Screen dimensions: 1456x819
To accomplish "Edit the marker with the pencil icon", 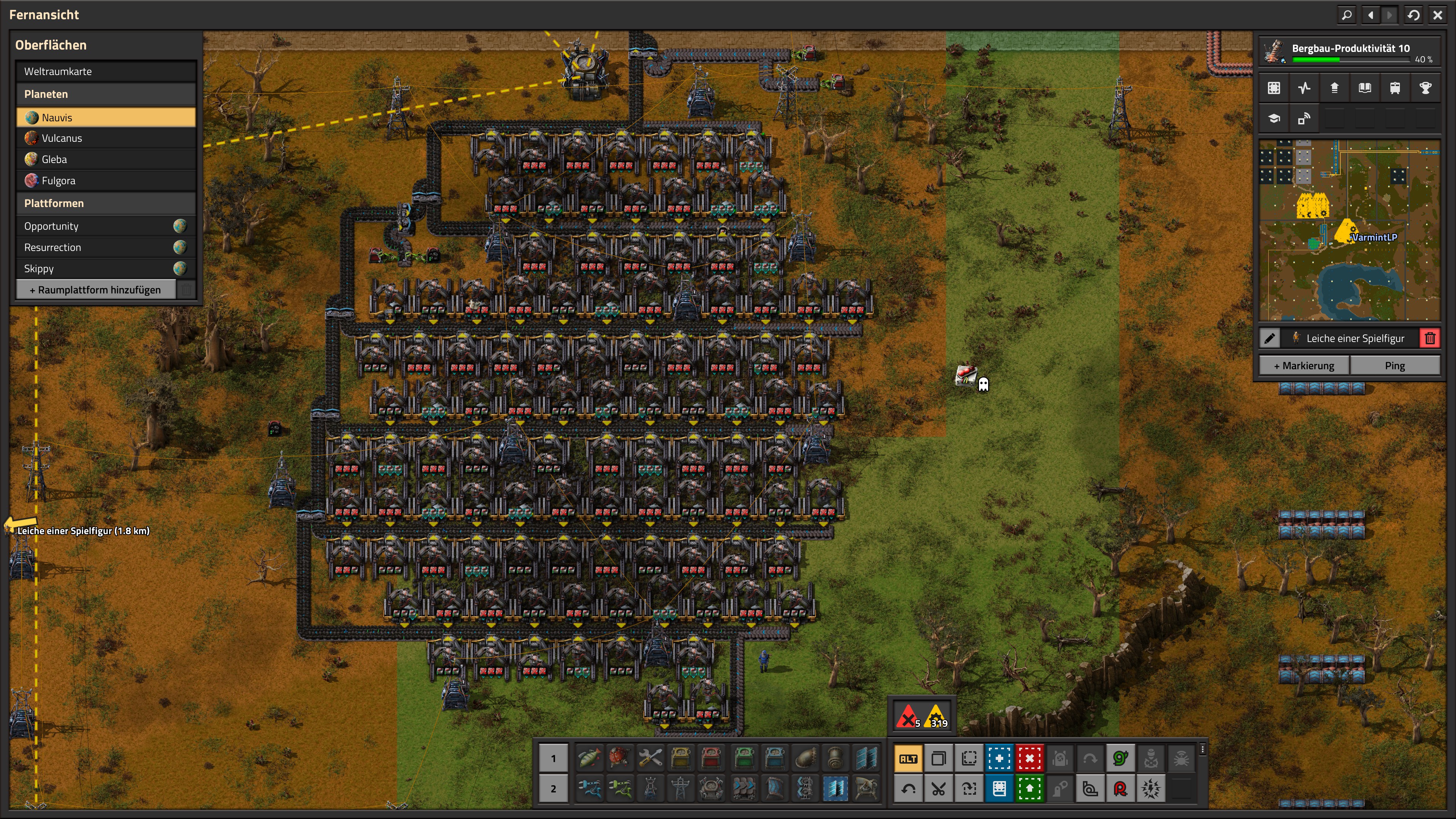I will tap(1270, 339).
